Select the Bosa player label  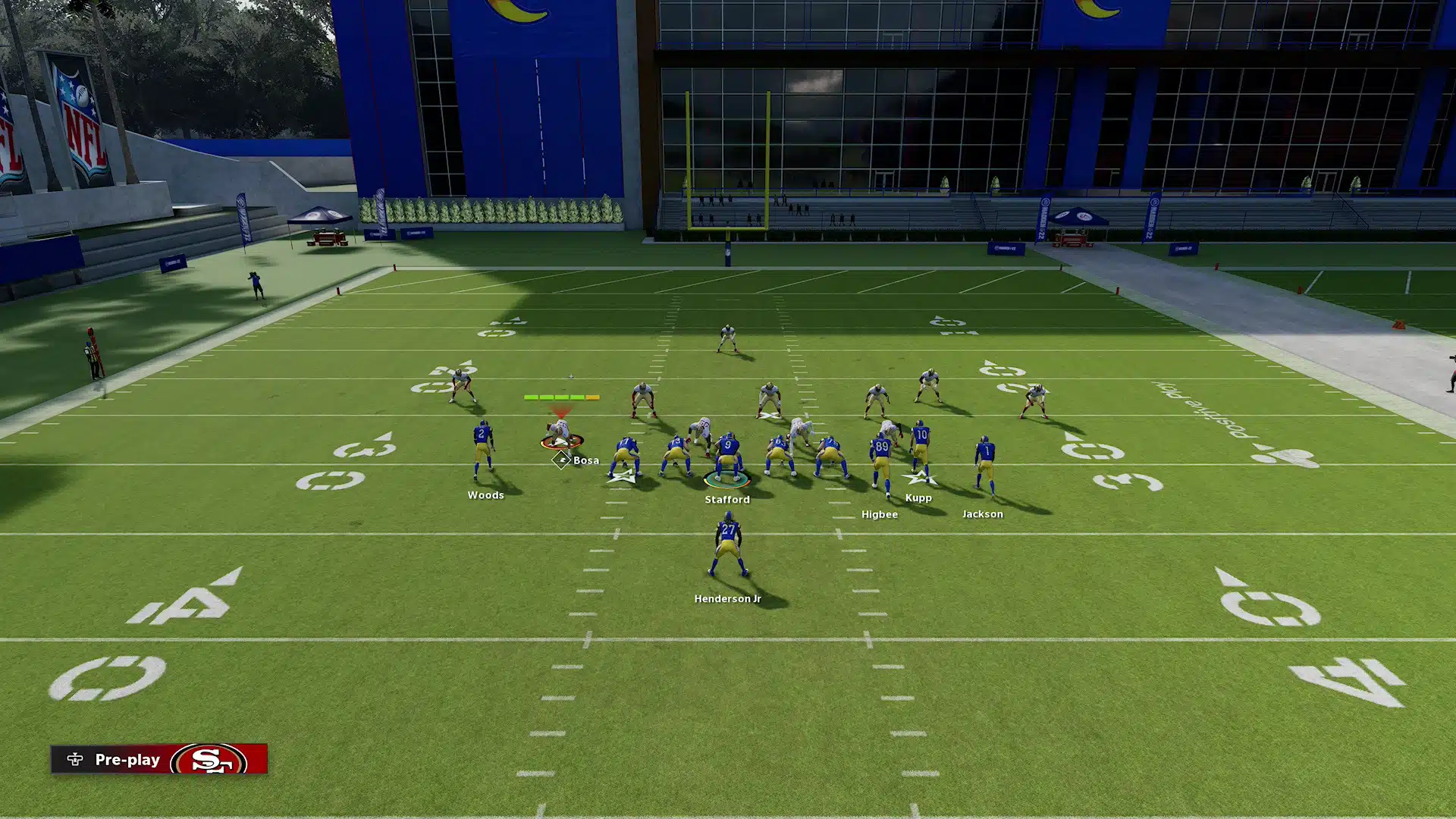pos(585,460)
